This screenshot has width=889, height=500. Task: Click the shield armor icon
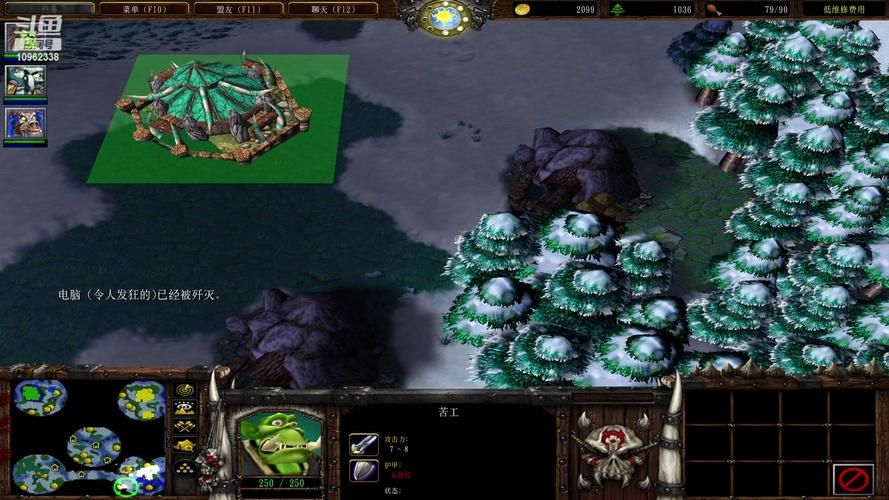[x=363, y=470]
